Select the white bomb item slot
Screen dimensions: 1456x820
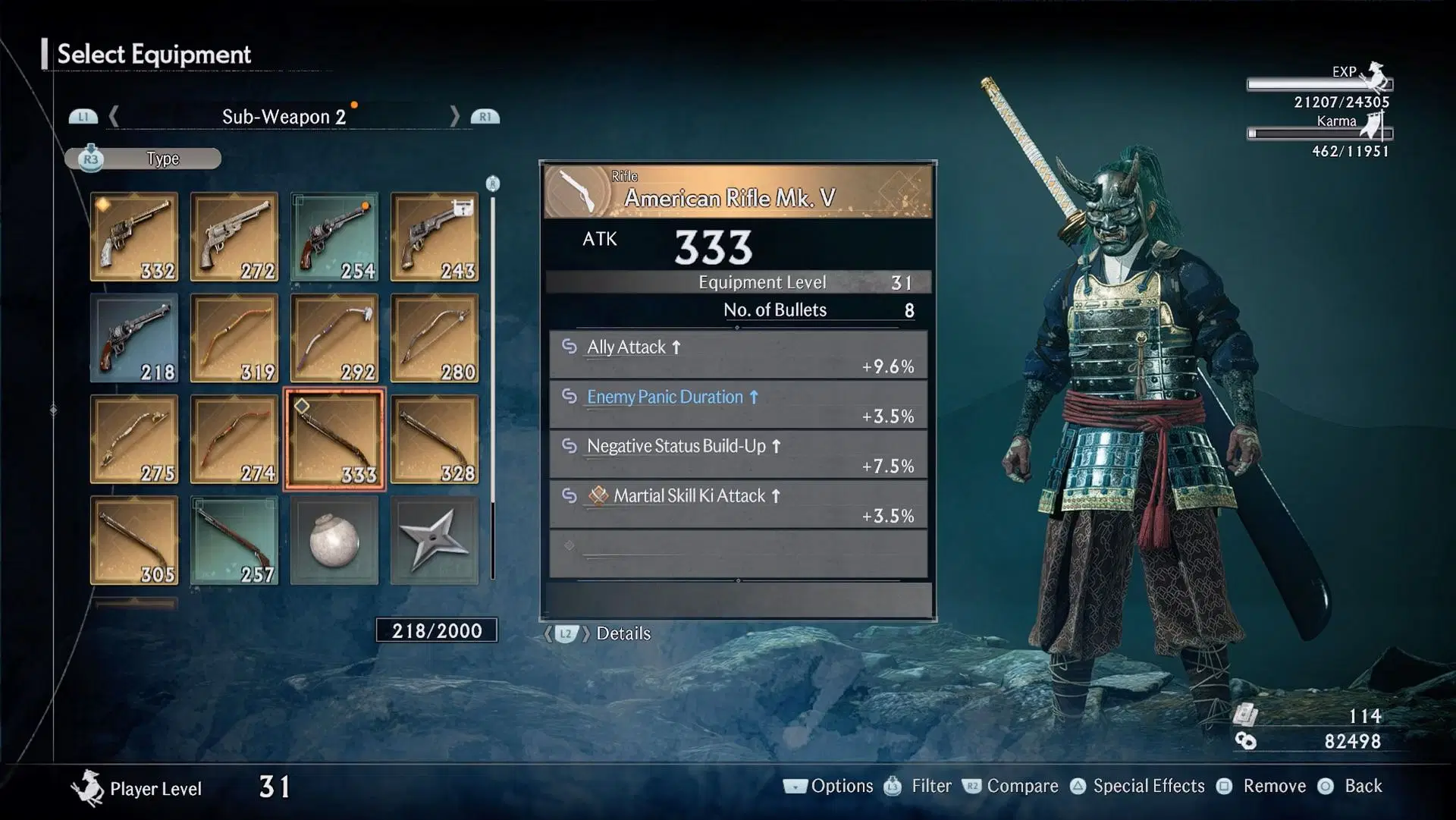tap(334, 540)
